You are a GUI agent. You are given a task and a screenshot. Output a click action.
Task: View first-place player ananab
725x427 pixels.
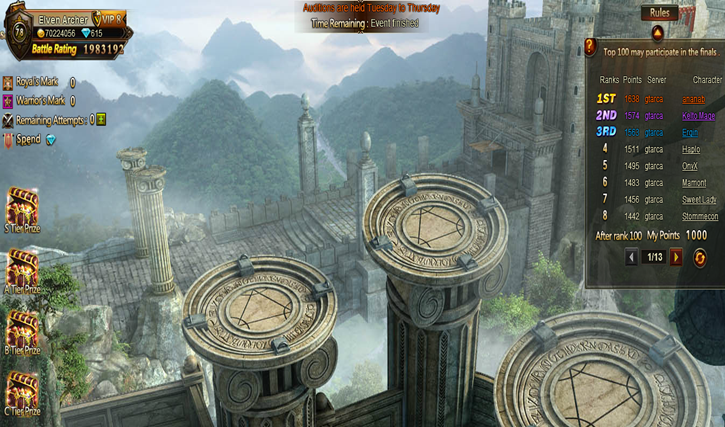point(693,99)
